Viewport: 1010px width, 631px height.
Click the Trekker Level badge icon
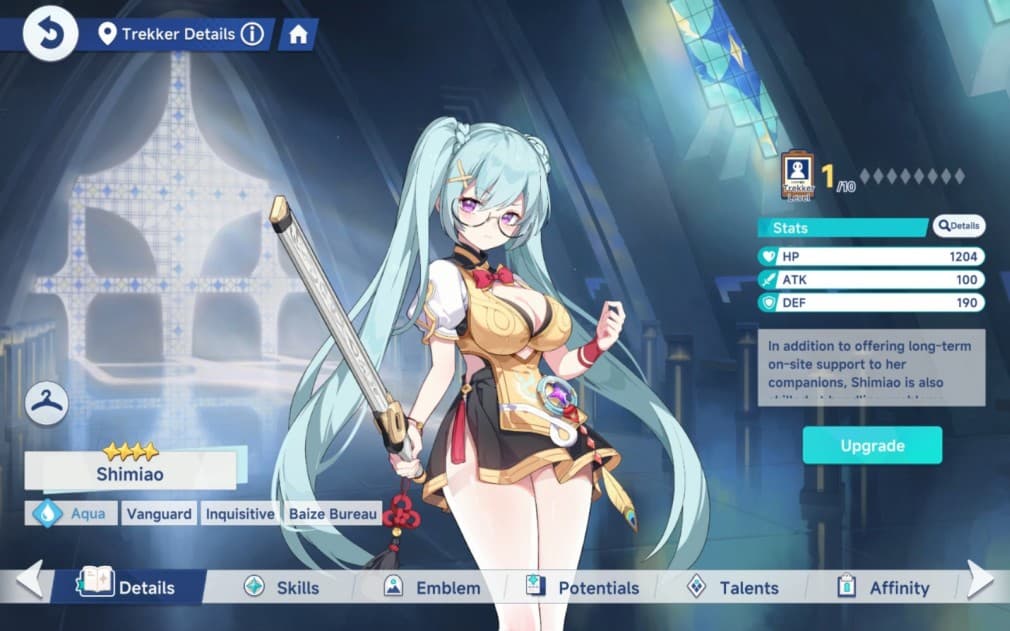[797, 176]
